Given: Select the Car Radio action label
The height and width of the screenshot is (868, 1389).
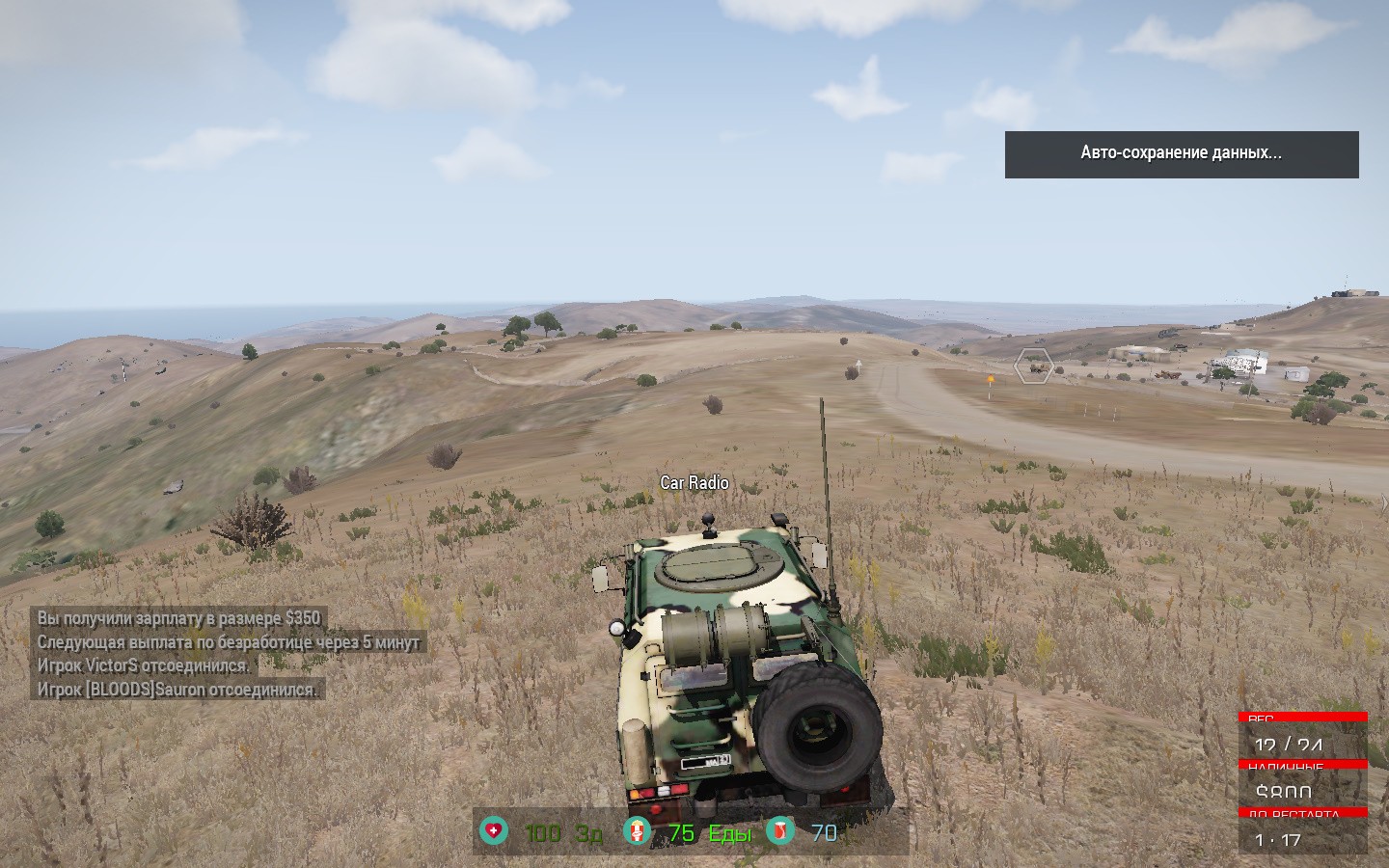Looking at the screenshot, I should click(x=694, y=482).
